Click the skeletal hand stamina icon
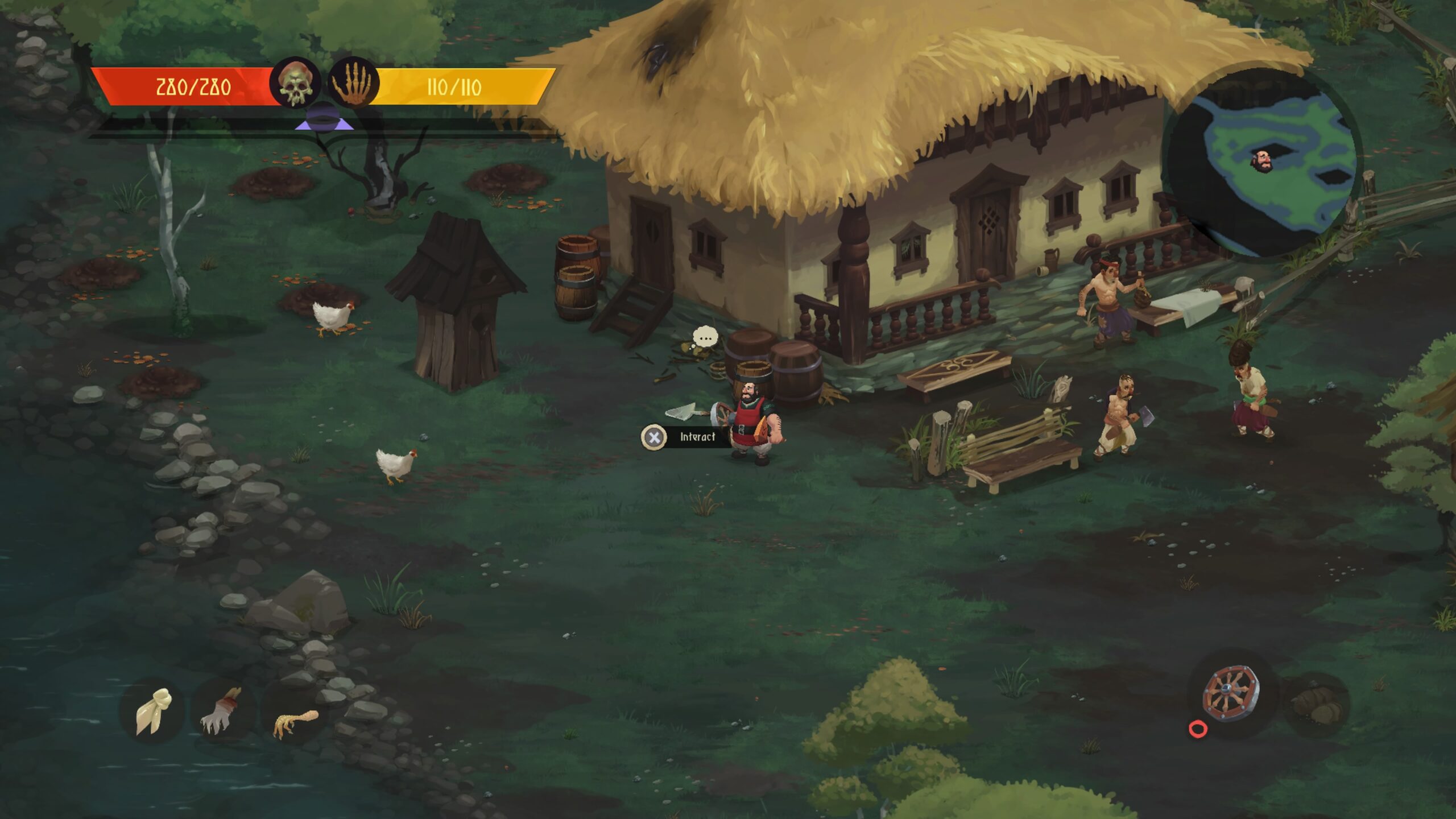This screenshot has height=819, width=1456. pos(353,84)
